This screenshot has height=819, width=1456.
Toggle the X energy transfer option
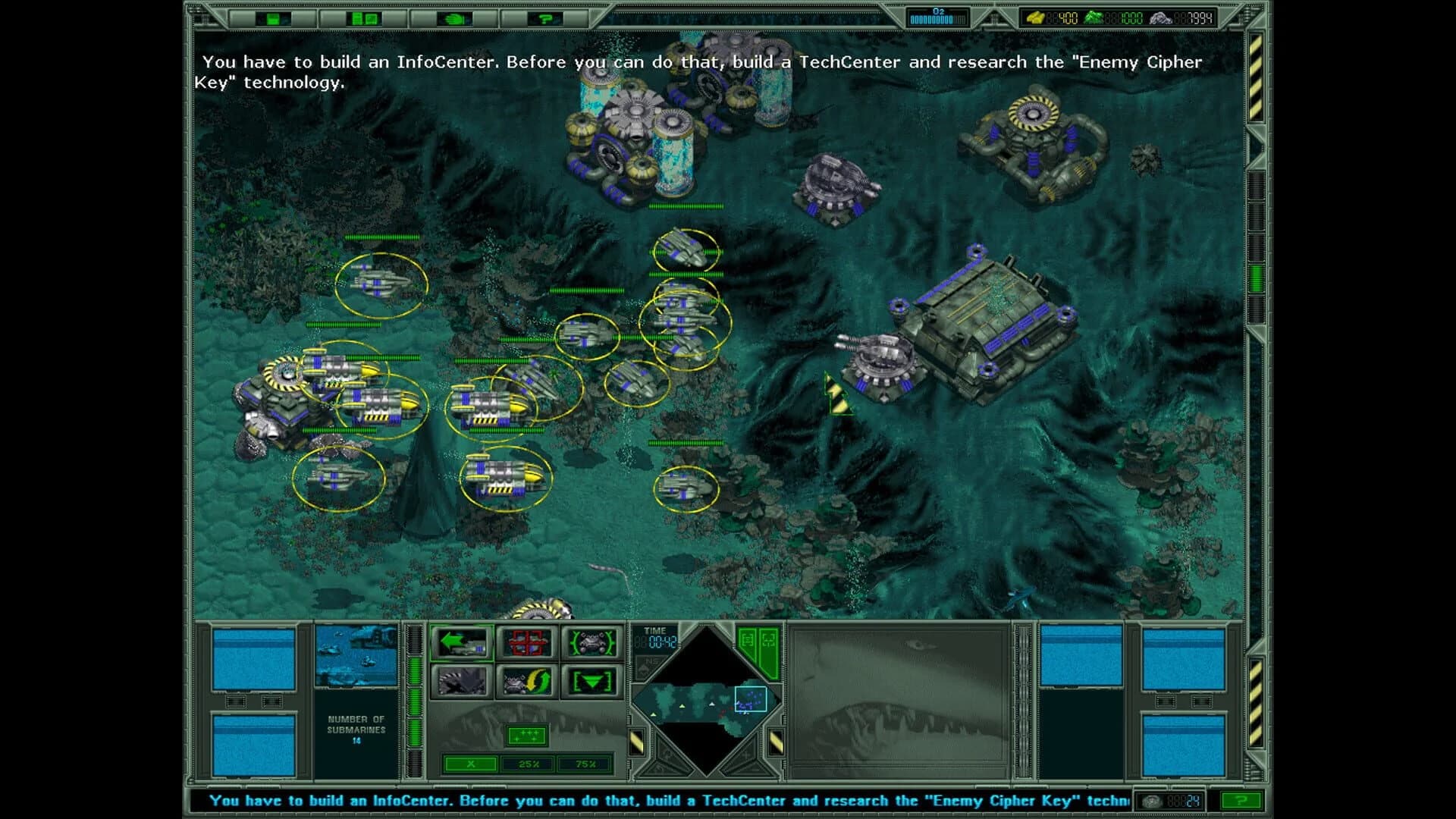click(470, 764)
